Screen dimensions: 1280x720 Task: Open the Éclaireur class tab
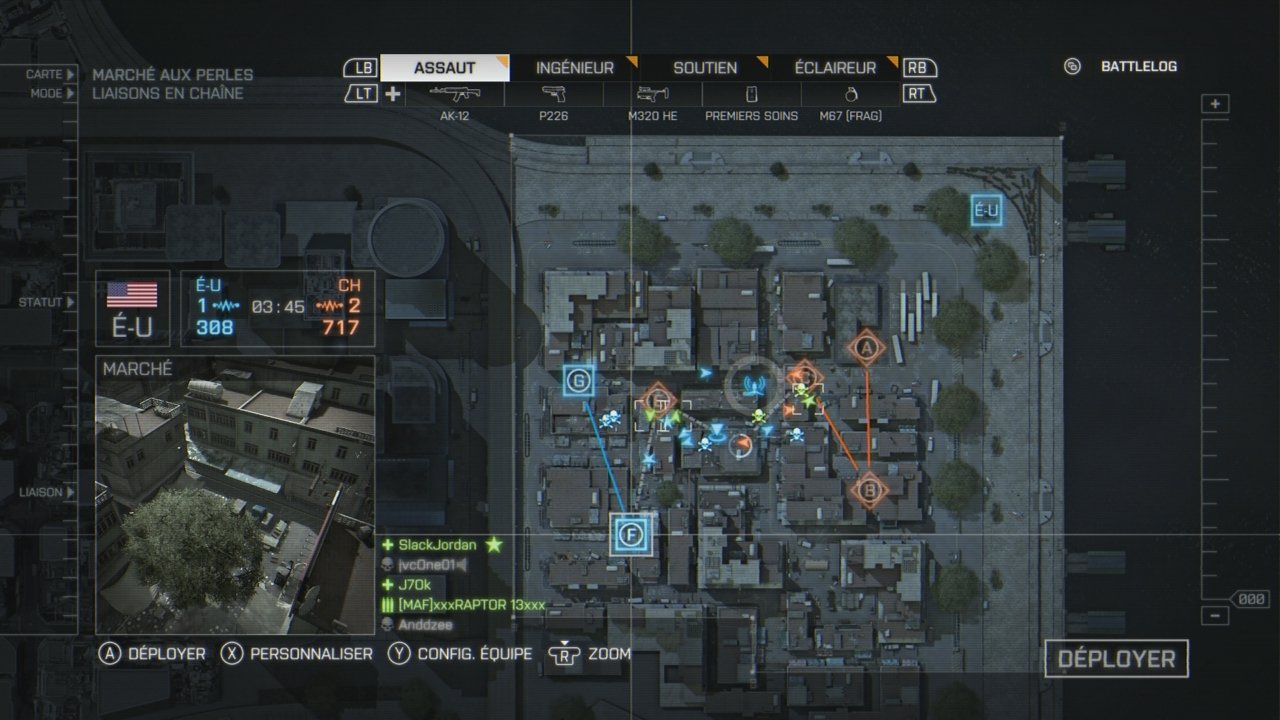pos(835,68)
